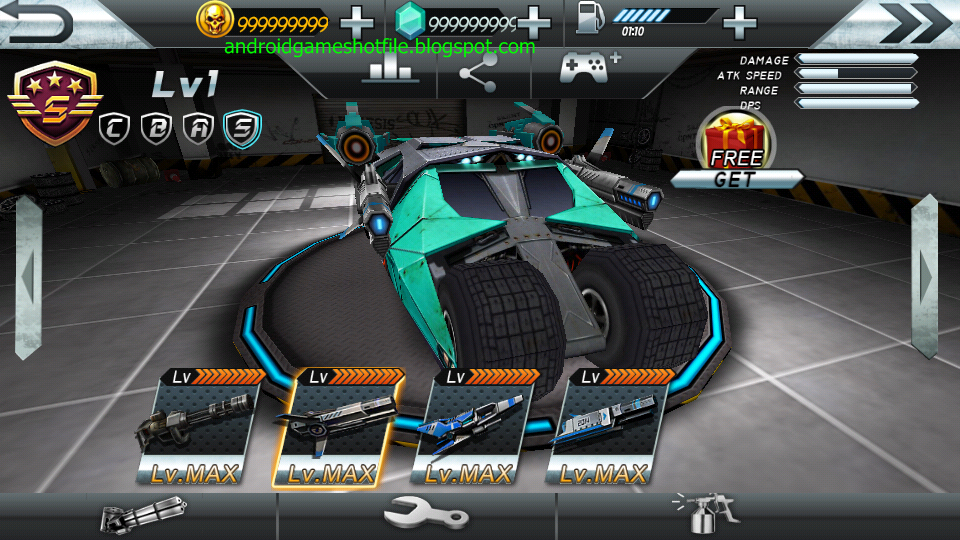Go back with the top-left arrow
This screenshot has height=540, width=960.
click(38, 22)
